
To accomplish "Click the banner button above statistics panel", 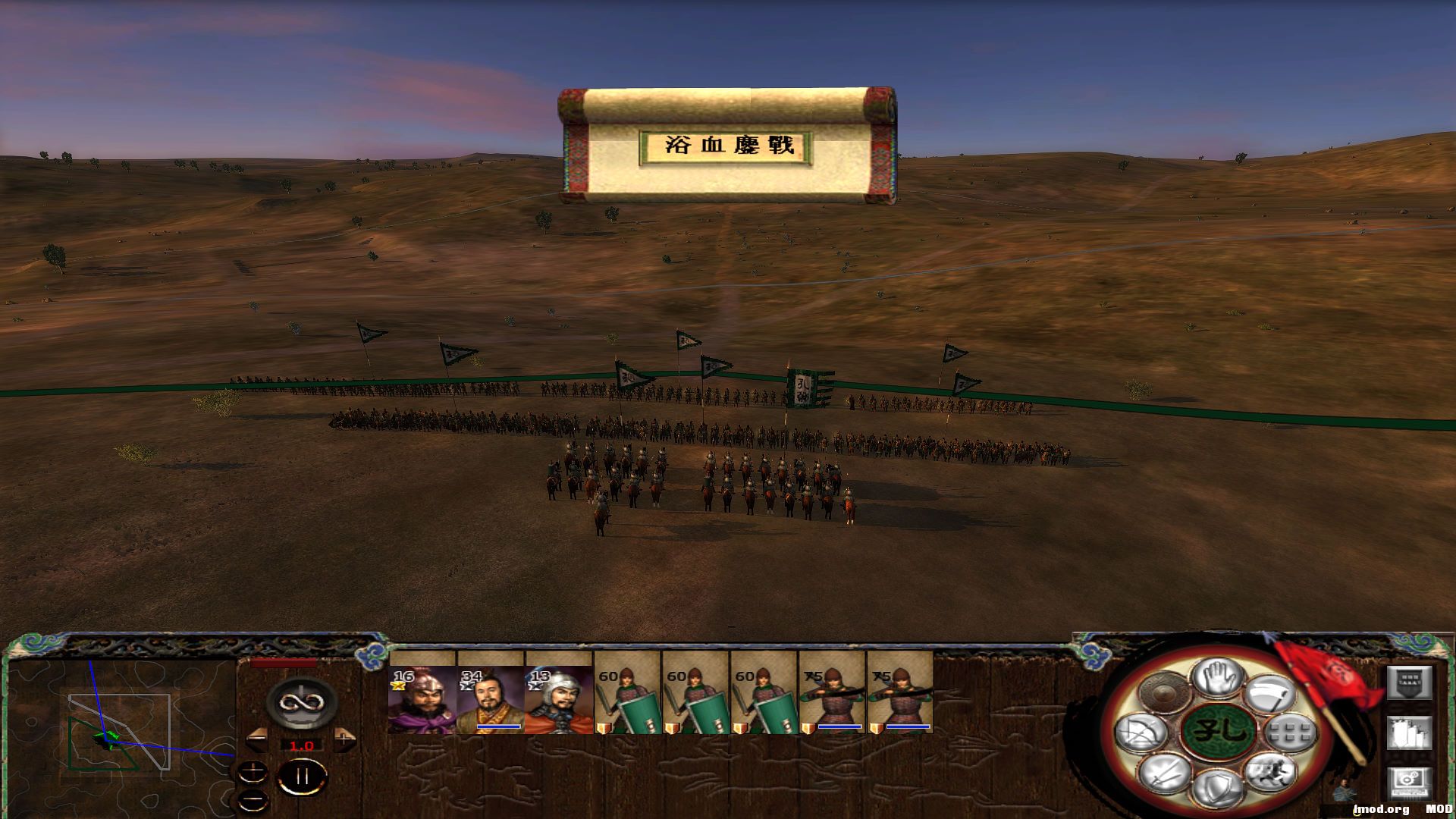I will click(x=1409, y=682).
